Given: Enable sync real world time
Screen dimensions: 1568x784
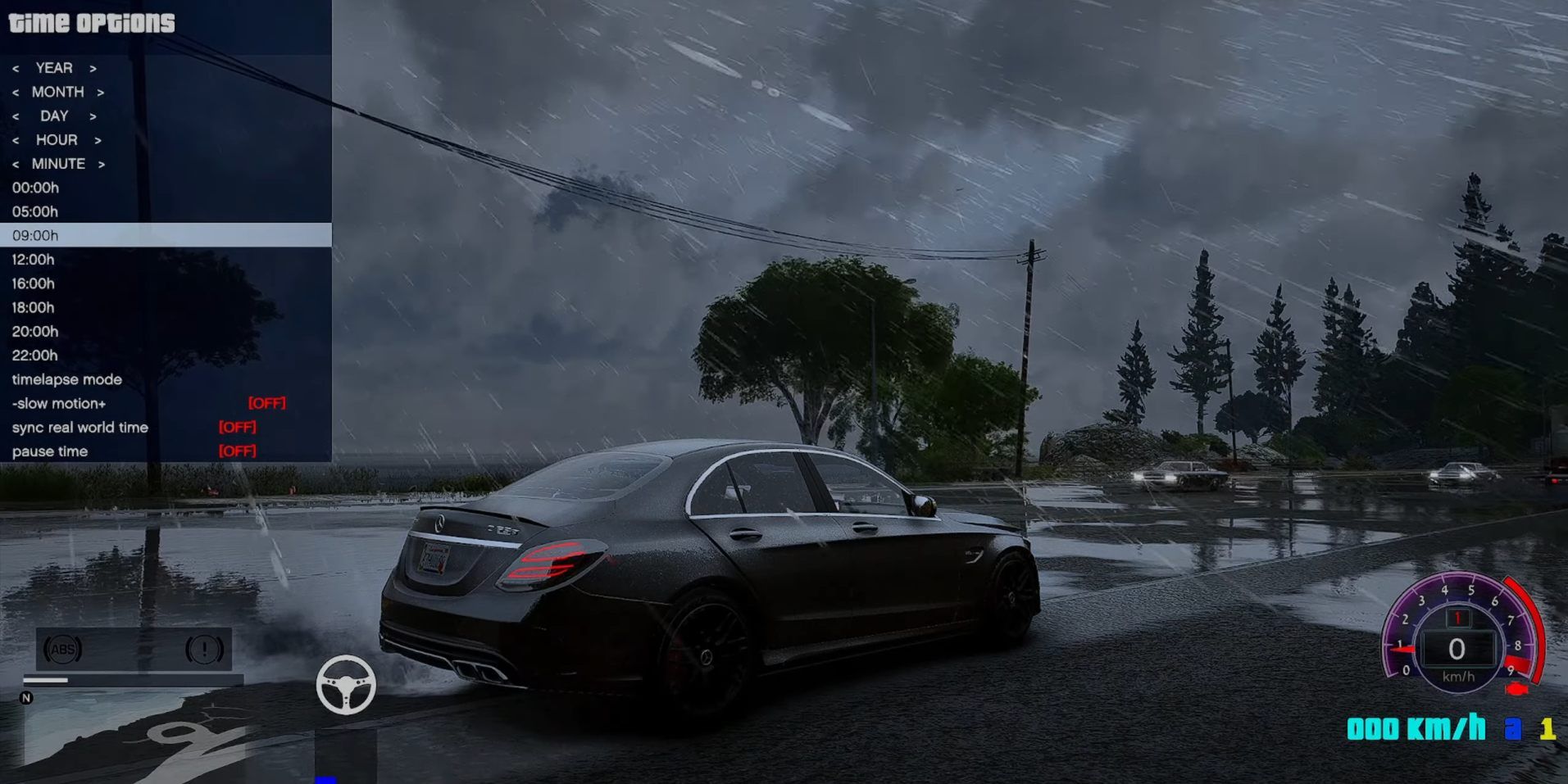Looking at the screenshot, I should [x=80, y=428].
